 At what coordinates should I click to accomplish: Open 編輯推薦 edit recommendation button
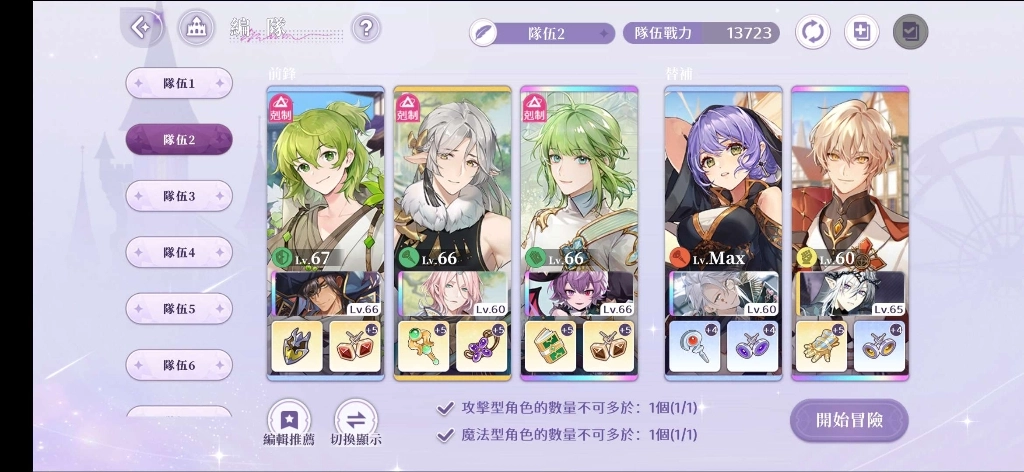[x=289, y=420]
